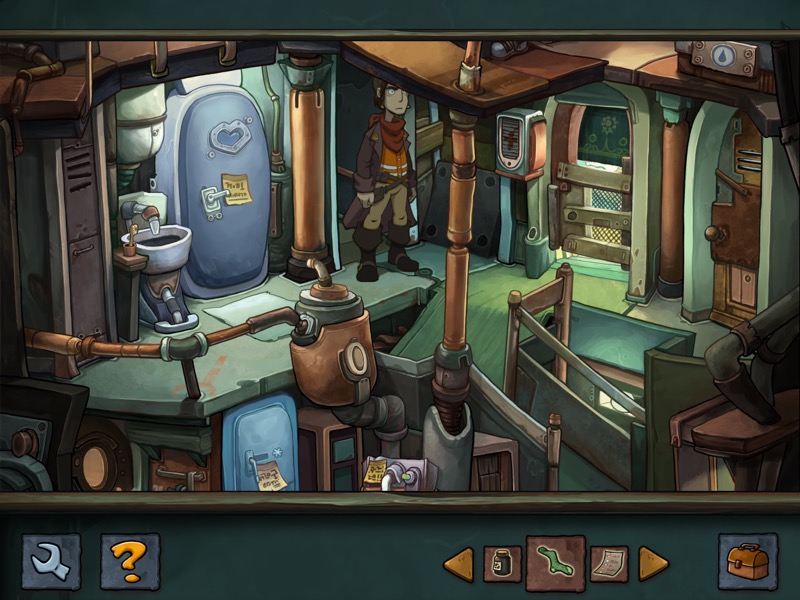Screen dimensions: 800x600
Task: Open the wrench settings menu
Action: pyautogui.click(x=51, y=561)
